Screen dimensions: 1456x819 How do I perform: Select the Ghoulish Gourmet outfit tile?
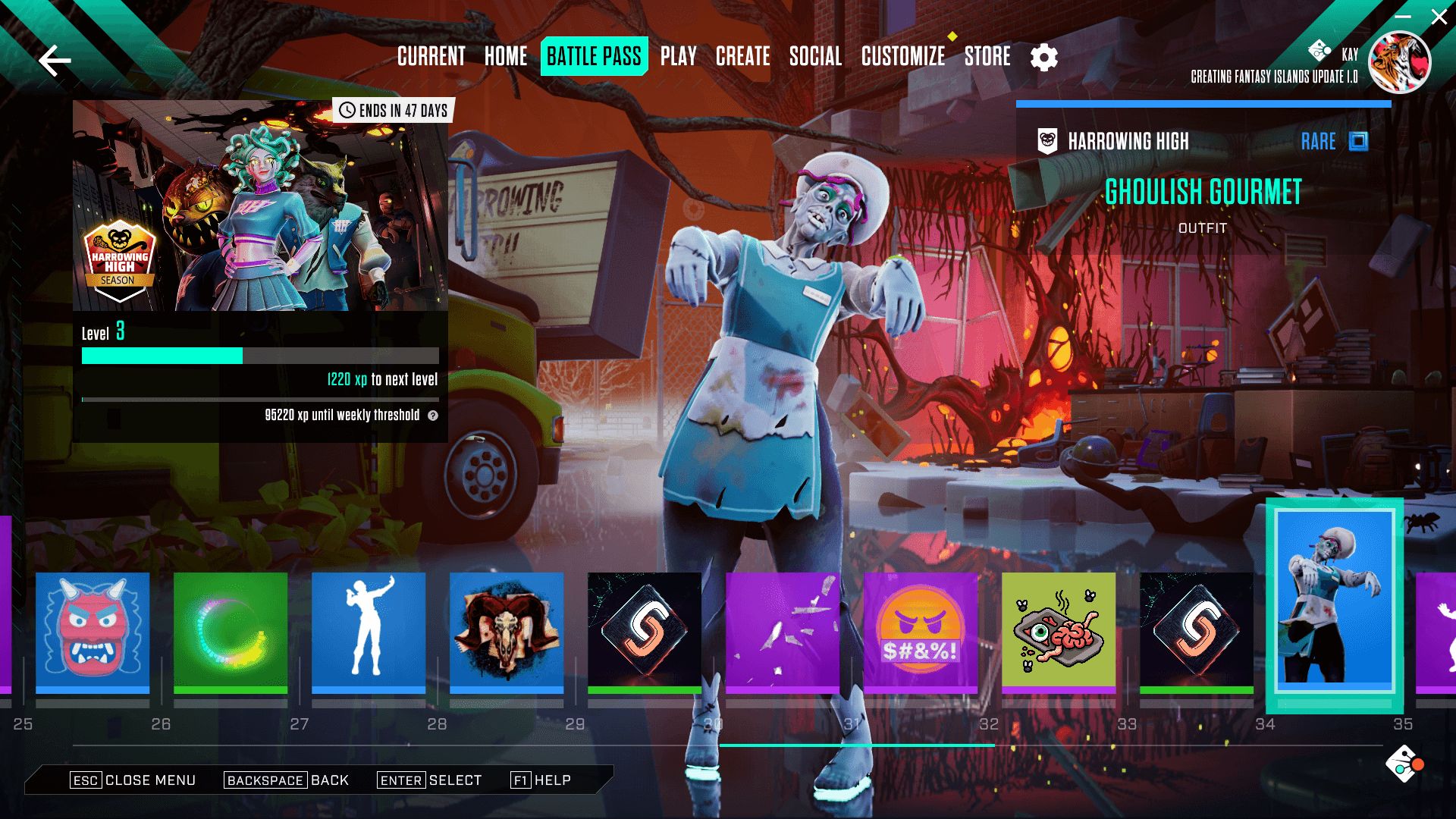pos(1335,603)
